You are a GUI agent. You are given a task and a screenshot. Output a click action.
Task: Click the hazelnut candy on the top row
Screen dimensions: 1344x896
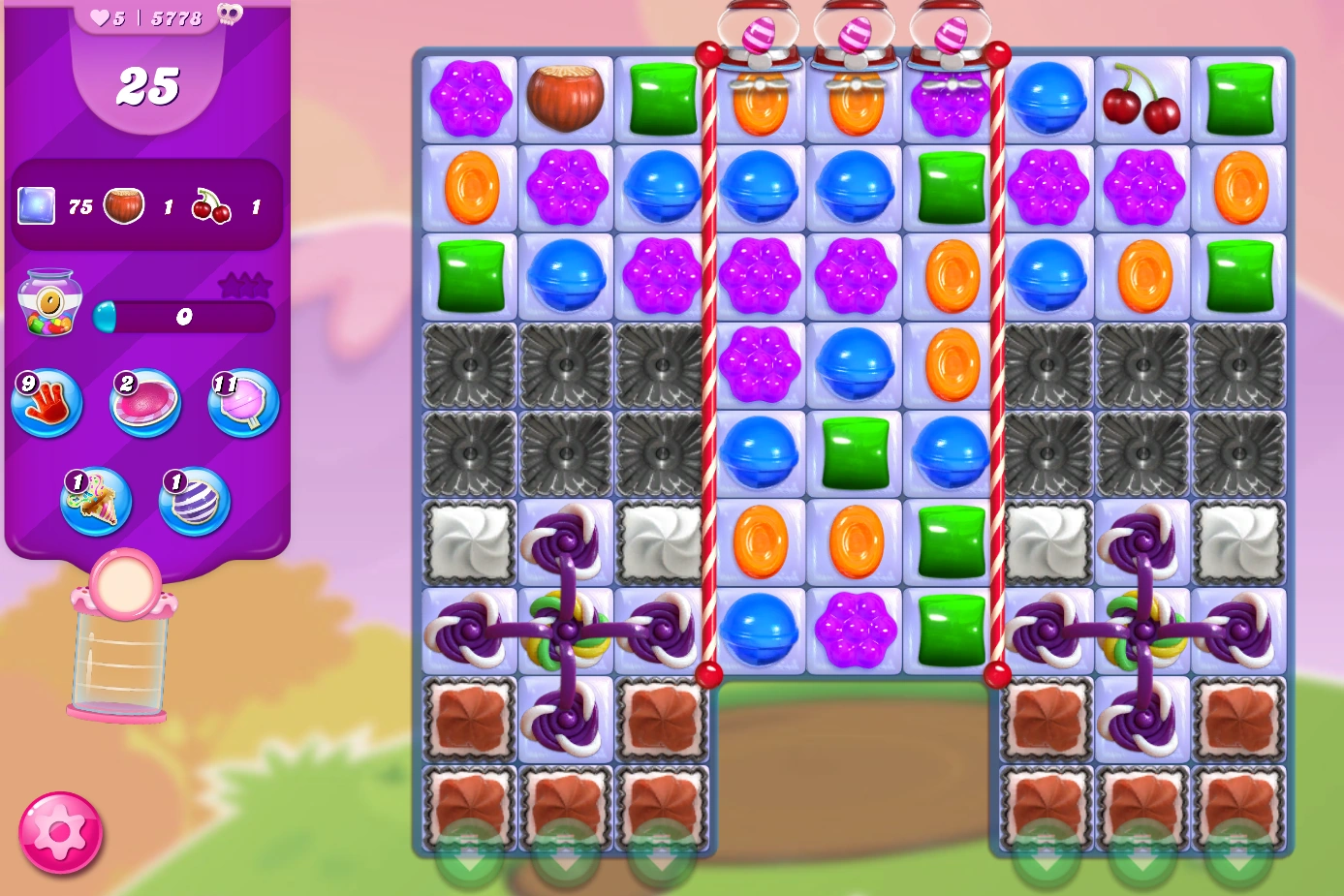(565, 101)
